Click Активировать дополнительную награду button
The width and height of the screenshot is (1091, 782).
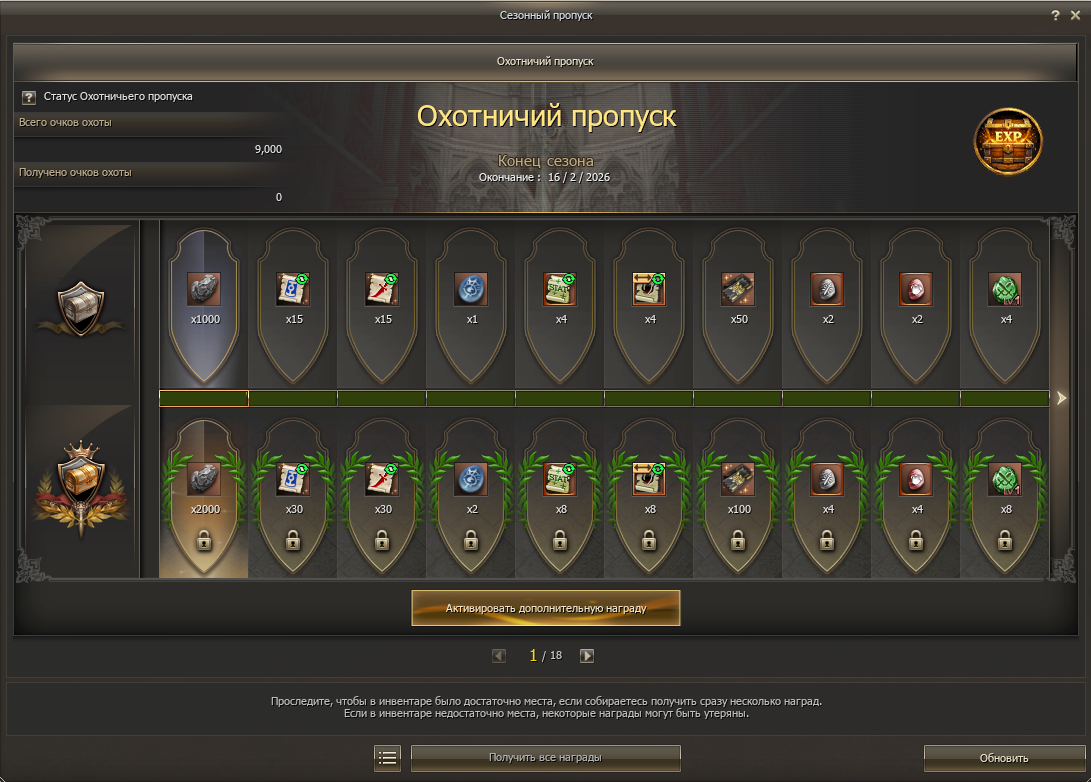545,607
